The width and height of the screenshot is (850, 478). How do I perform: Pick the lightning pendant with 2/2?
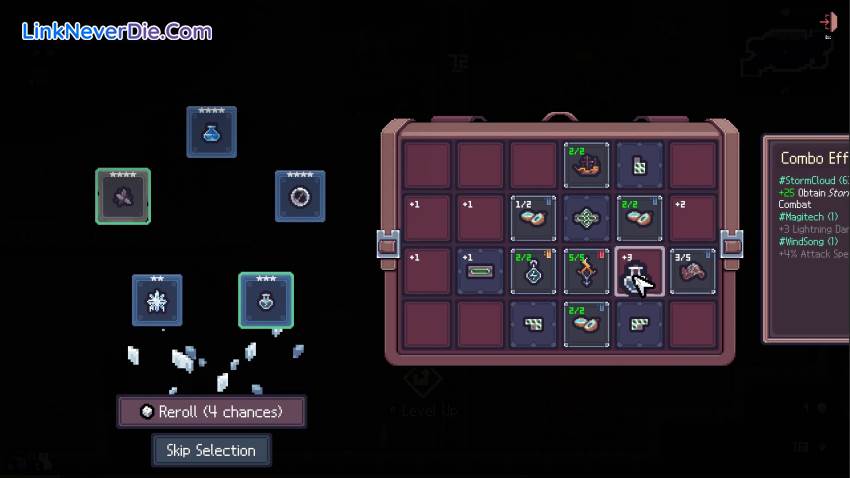(x=534, y=272)
